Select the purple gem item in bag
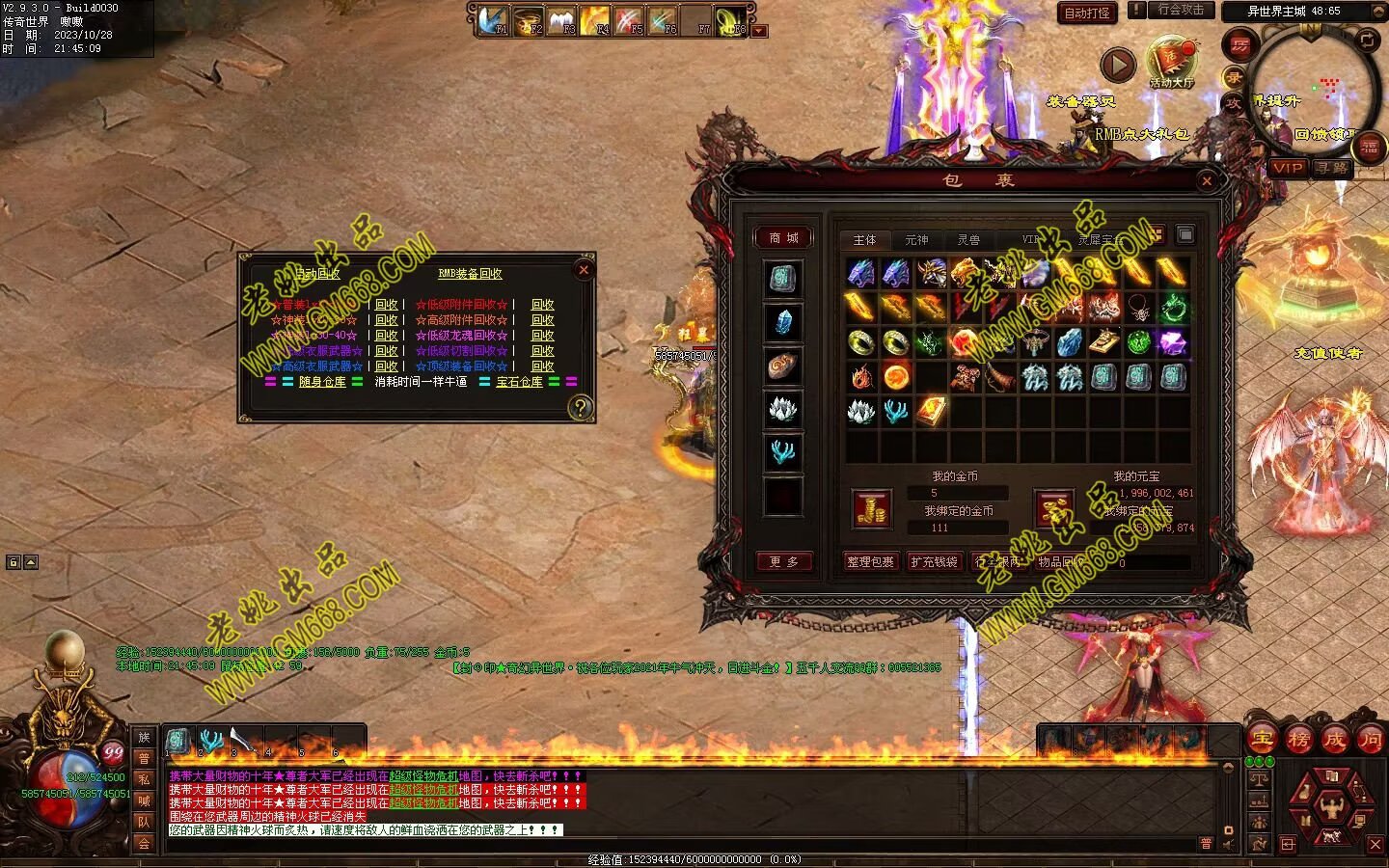 (1172, 342)
